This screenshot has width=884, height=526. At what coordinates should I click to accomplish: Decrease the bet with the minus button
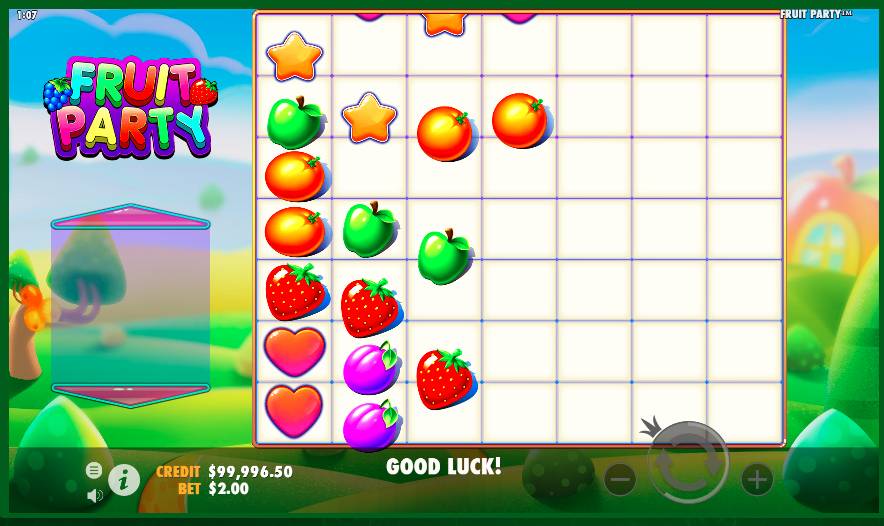tap(620, 479)
